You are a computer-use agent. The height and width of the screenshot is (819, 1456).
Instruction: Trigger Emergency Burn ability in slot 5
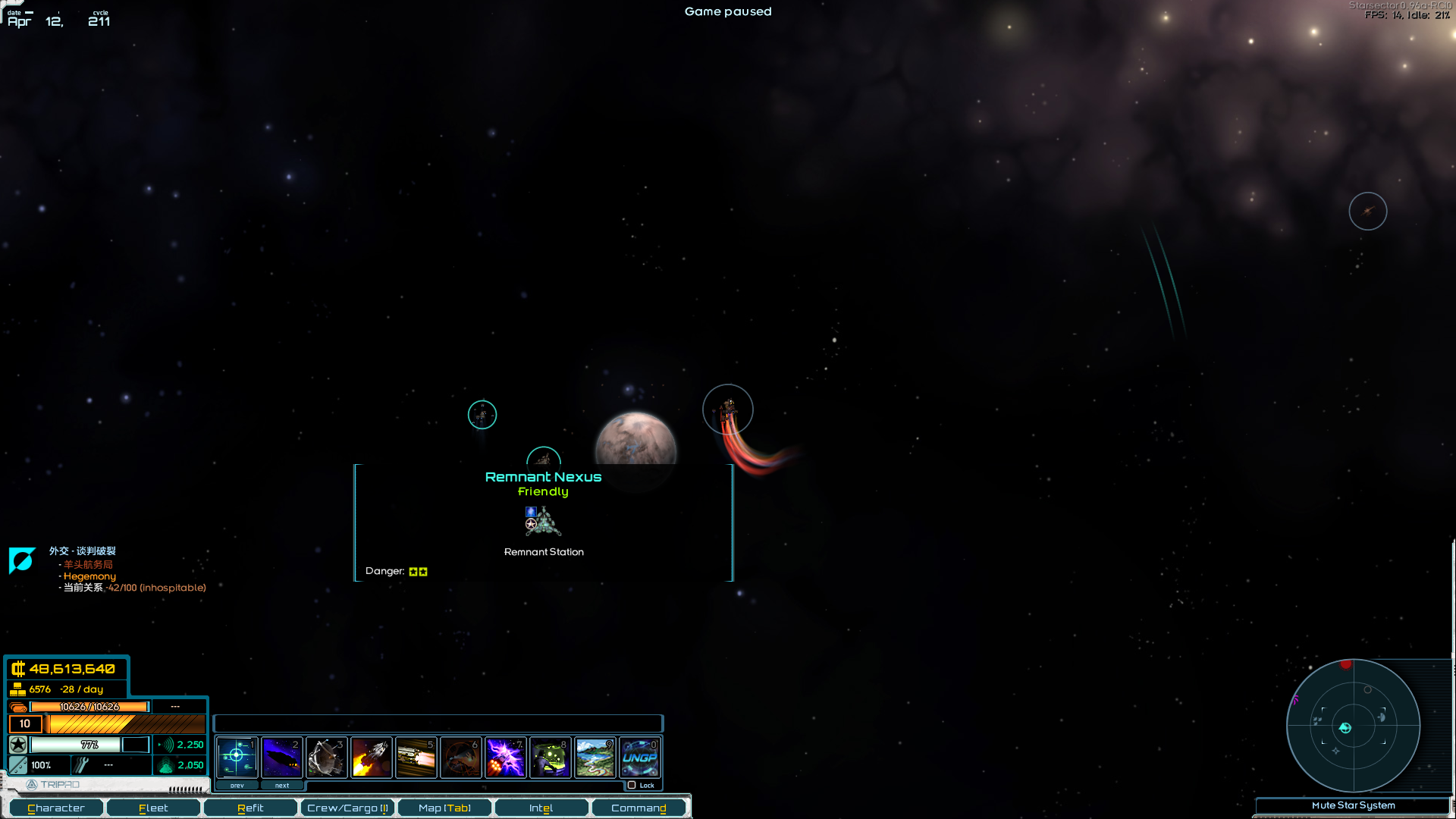(x=416, y=757)
